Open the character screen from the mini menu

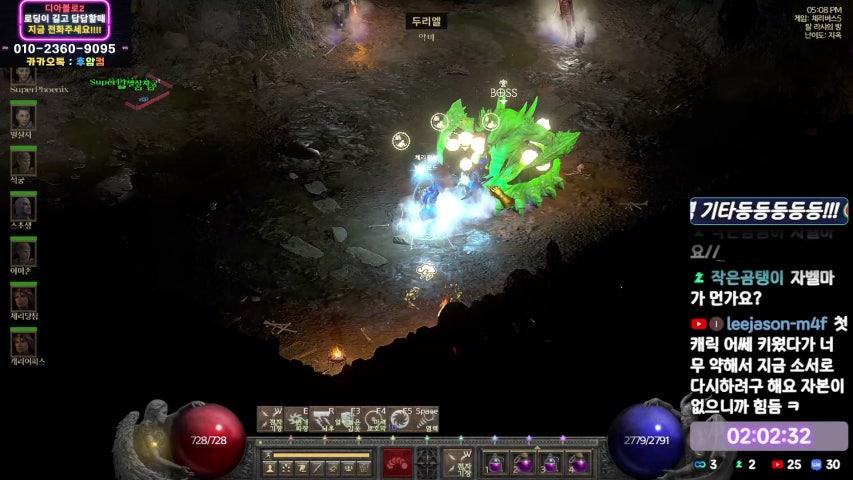[270, 465]
